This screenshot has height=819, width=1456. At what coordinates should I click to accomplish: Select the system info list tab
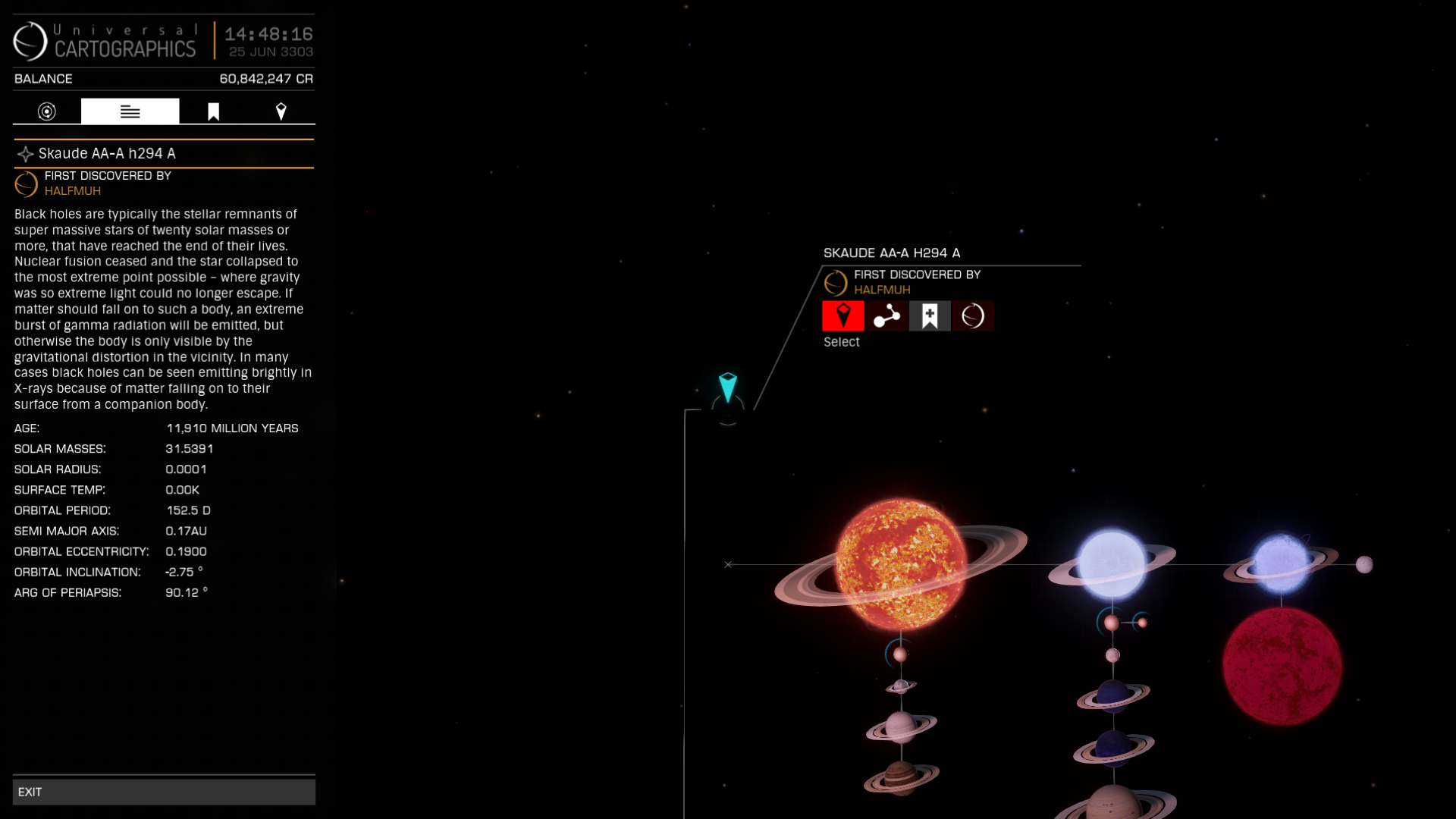pyautogui.click(x=130, y=111)
